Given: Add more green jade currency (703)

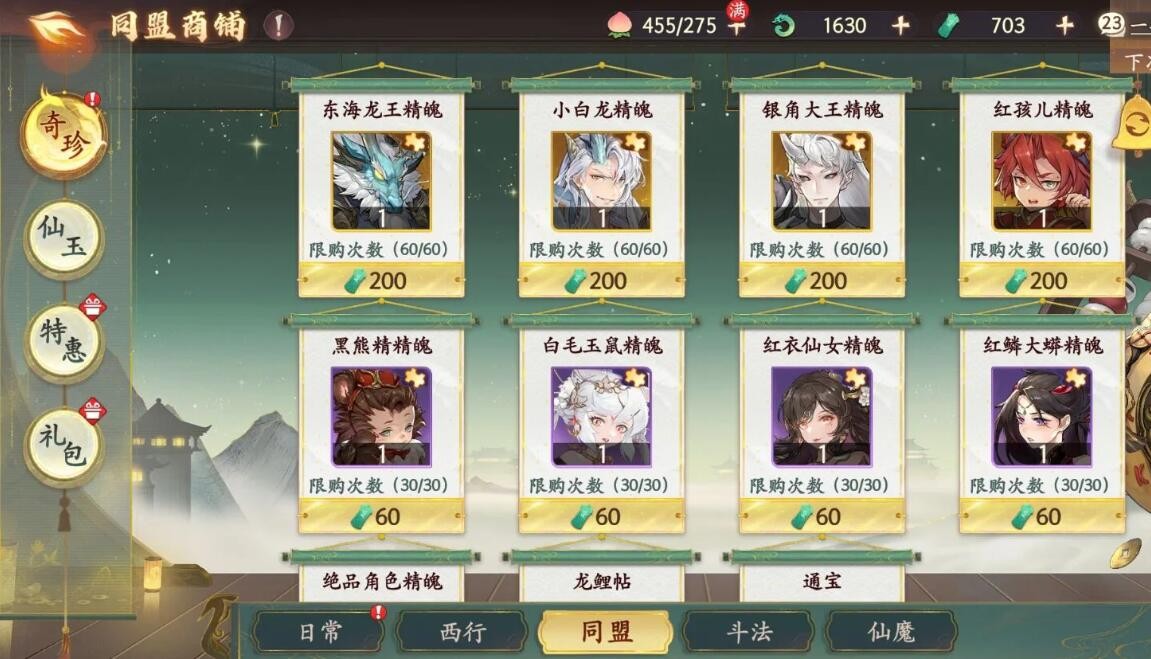Looking at the screenshot, I should tap(1065, 26).
